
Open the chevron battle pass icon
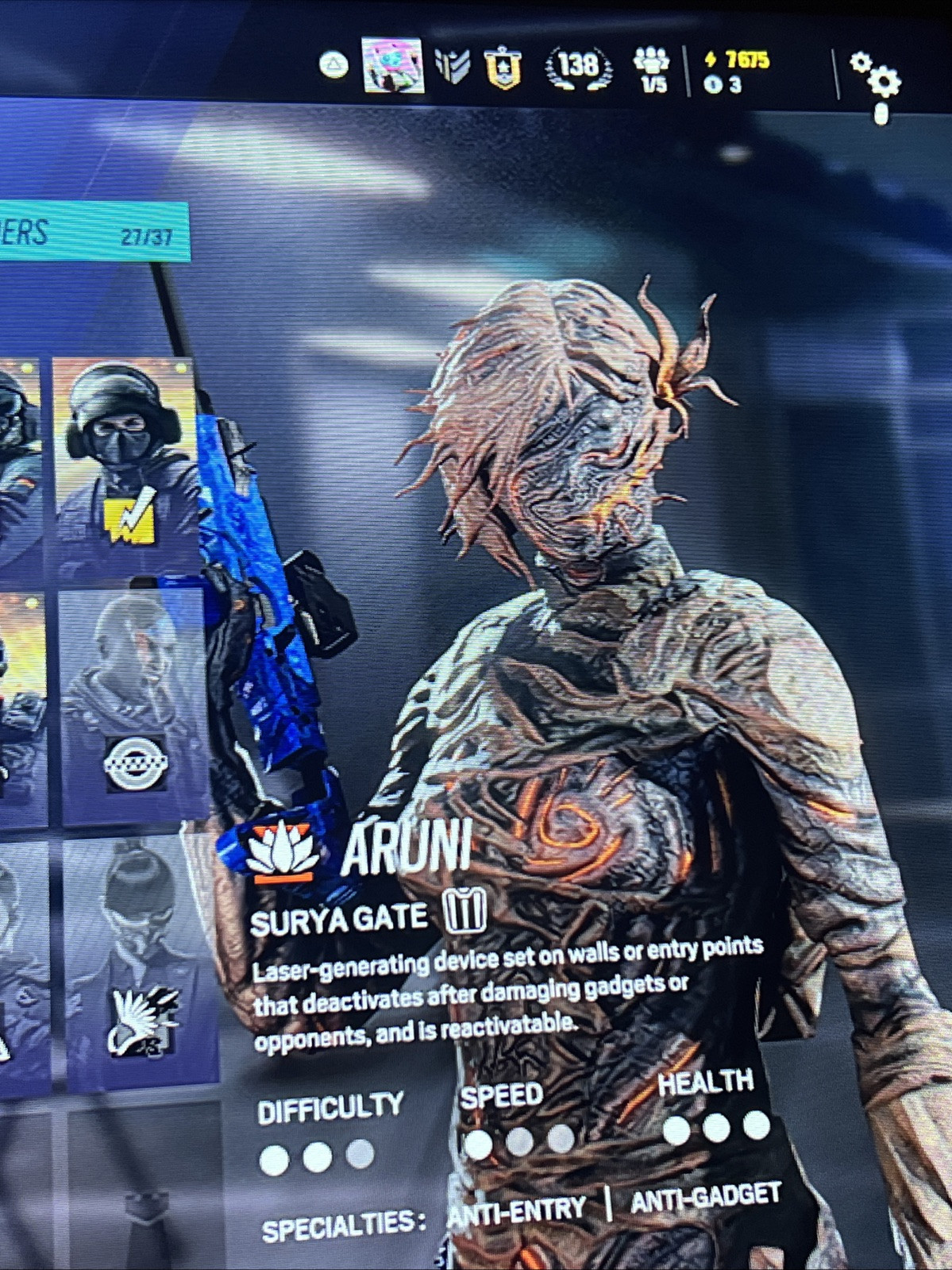pyautogui.click(x=453, y=66)
